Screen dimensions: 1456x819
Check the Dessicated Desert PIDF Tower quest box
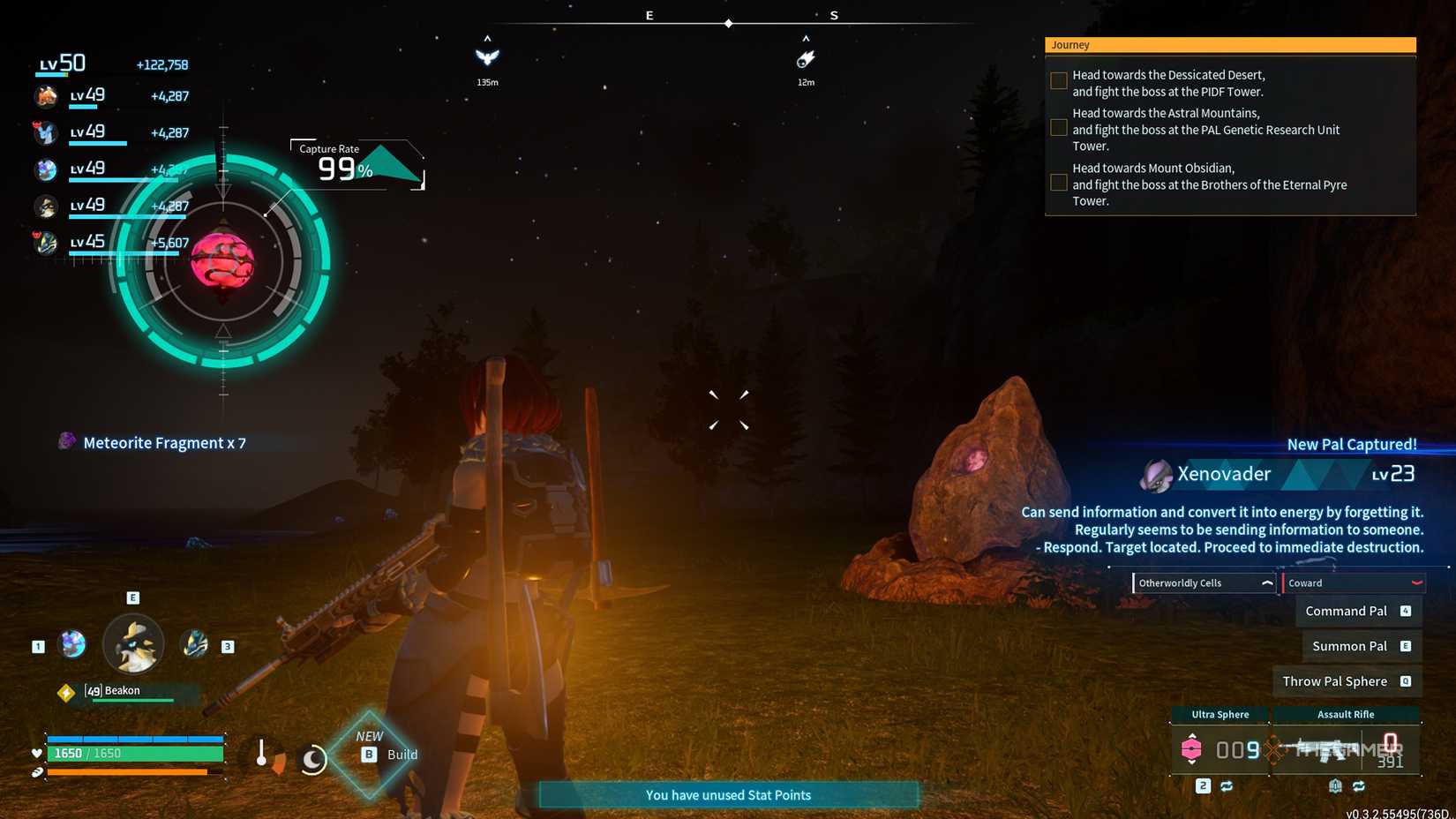coord(1057,80)
